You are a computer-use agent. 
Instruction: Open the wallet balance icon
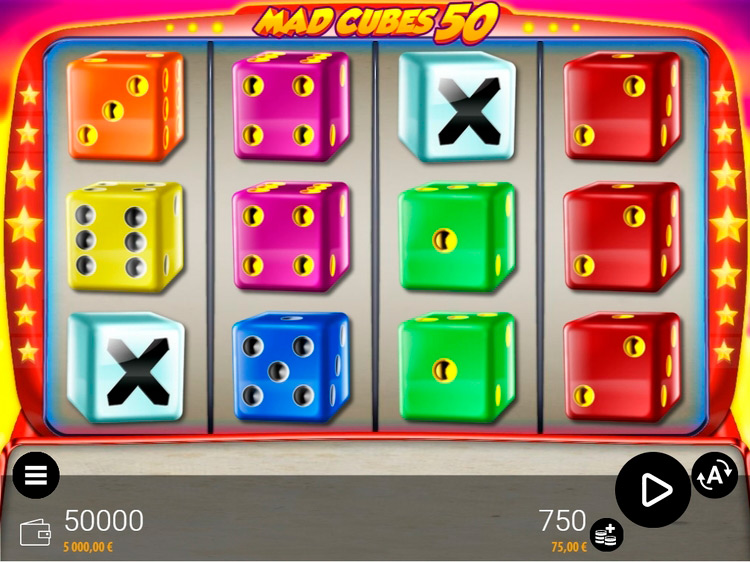click(35, 531)
